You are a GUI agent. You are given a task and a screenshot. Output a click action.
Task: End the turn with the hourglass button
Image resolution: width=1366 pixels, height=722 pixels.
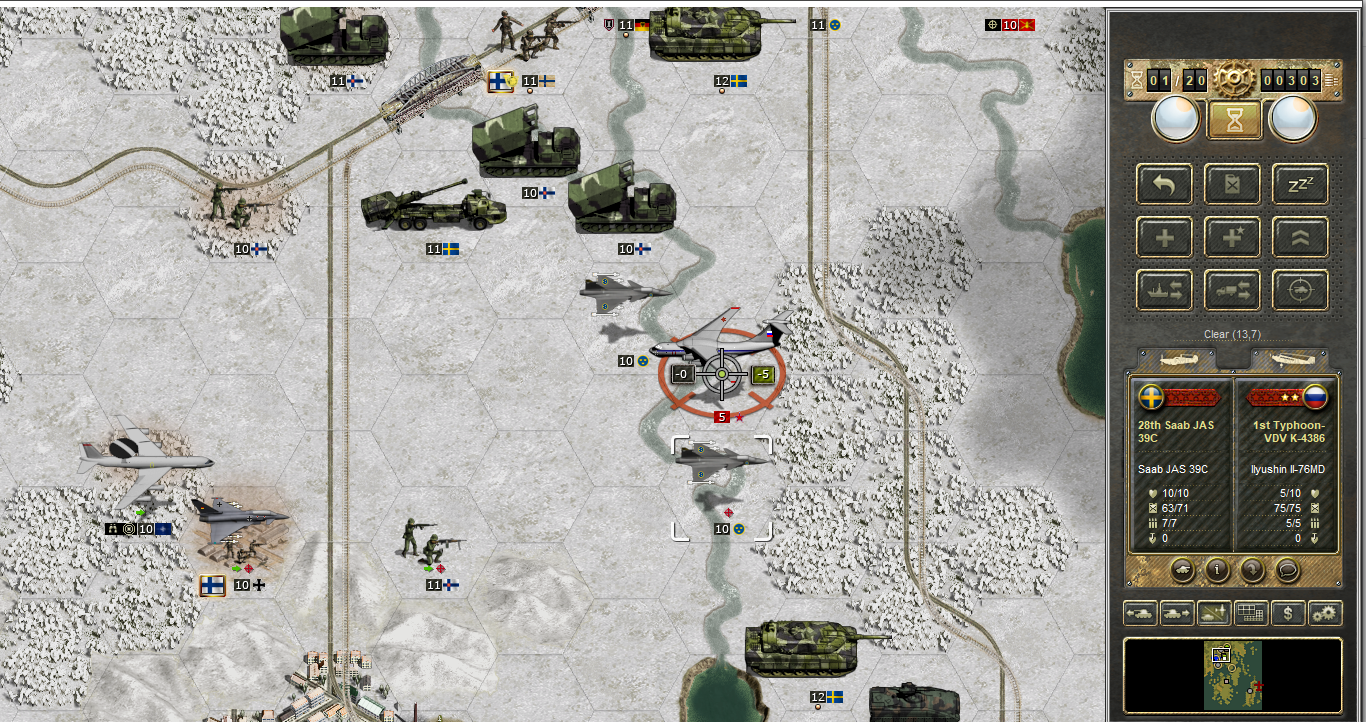(1232, 120)
